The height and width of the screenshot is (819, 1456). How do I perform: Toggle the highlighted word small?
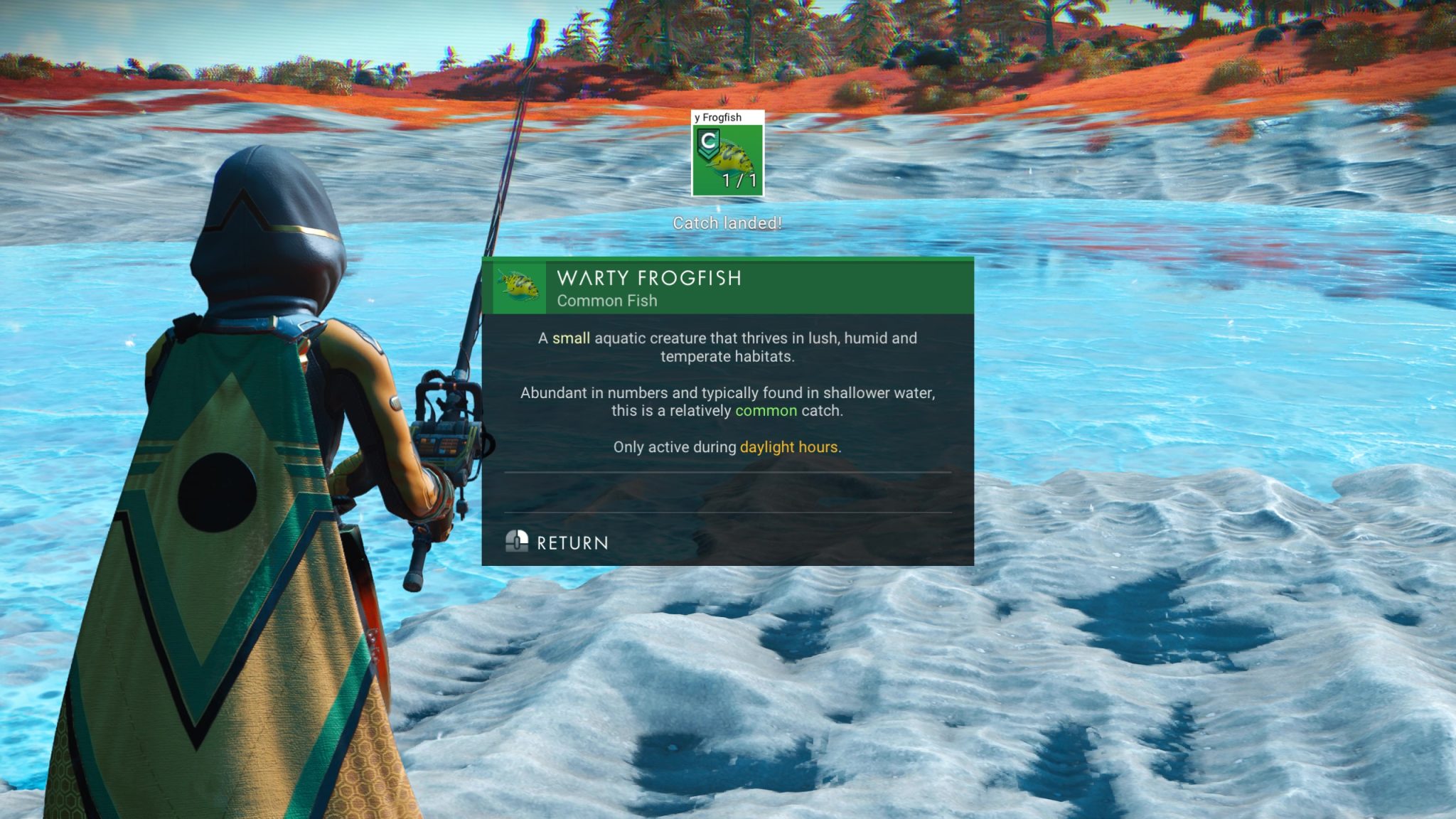click(x=572, y=338)
